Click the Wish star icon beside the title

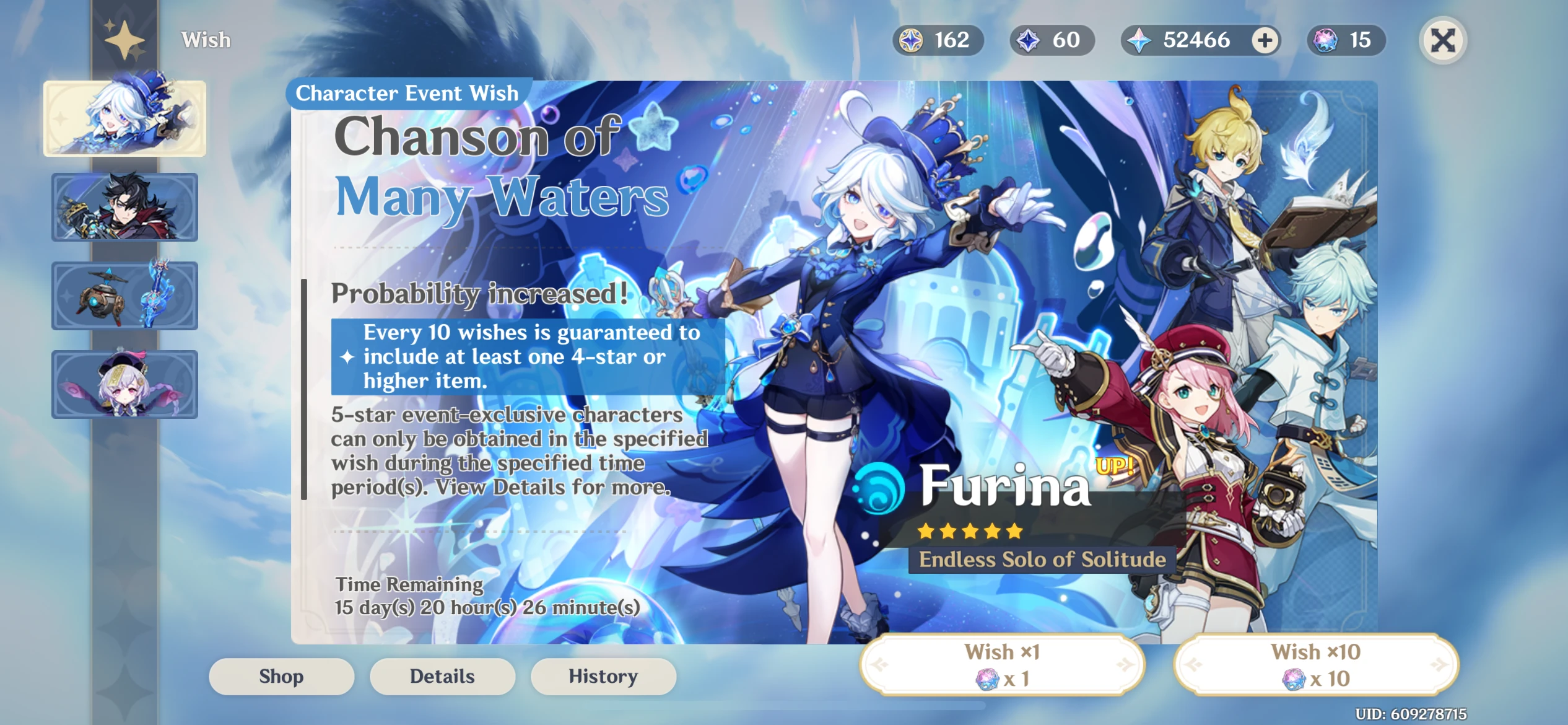point(123,40)
